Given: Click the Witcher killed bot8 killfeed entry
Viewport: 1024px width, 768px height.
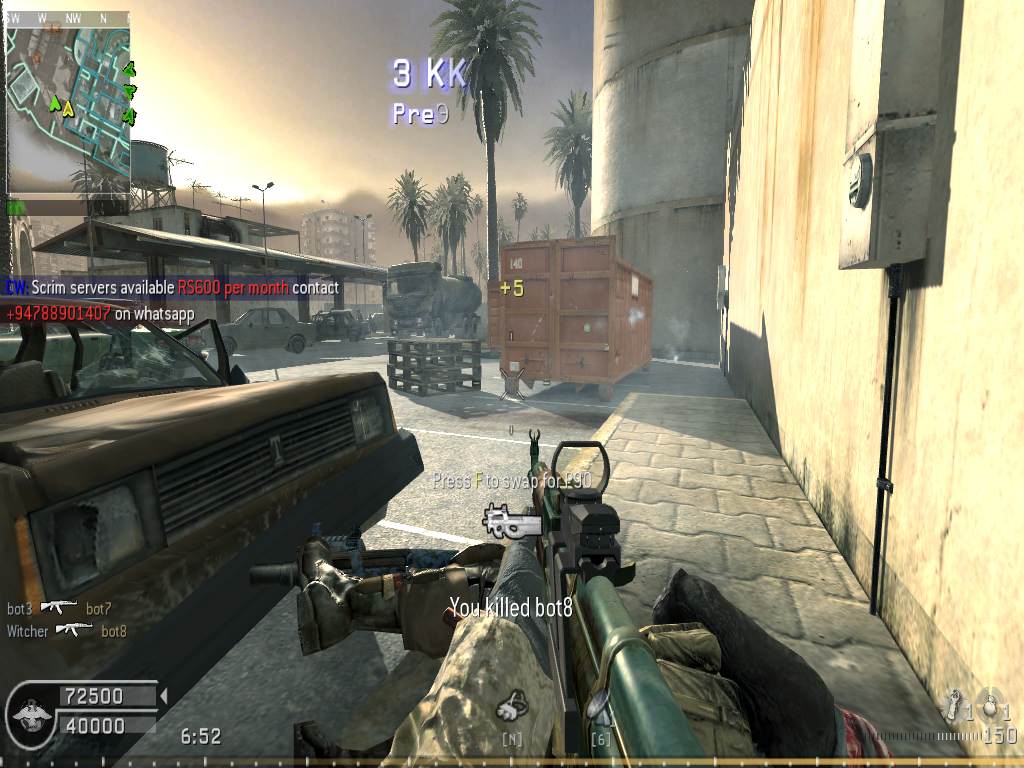Looking at the screenshot, I should [x=67, y=631].
